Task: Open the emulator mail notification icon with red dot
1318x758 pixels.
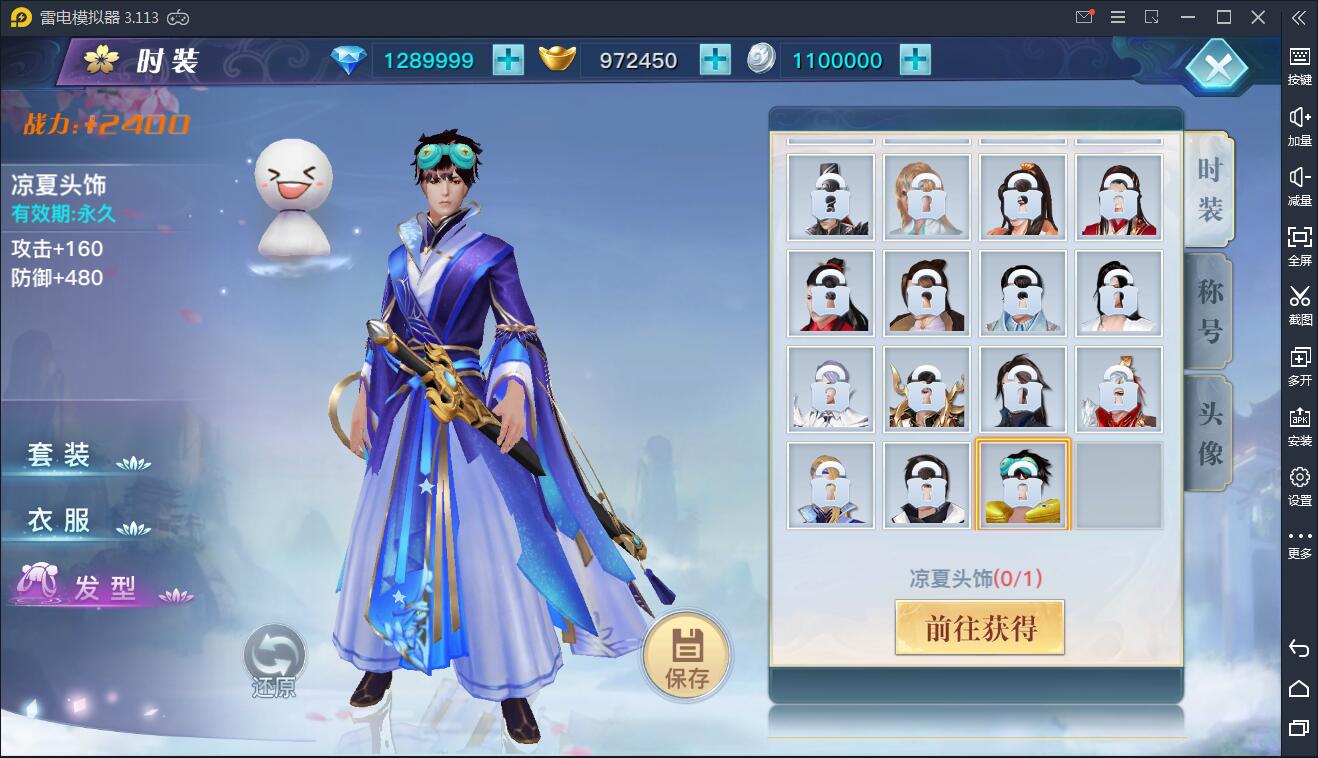Action: click(1083, 17)
